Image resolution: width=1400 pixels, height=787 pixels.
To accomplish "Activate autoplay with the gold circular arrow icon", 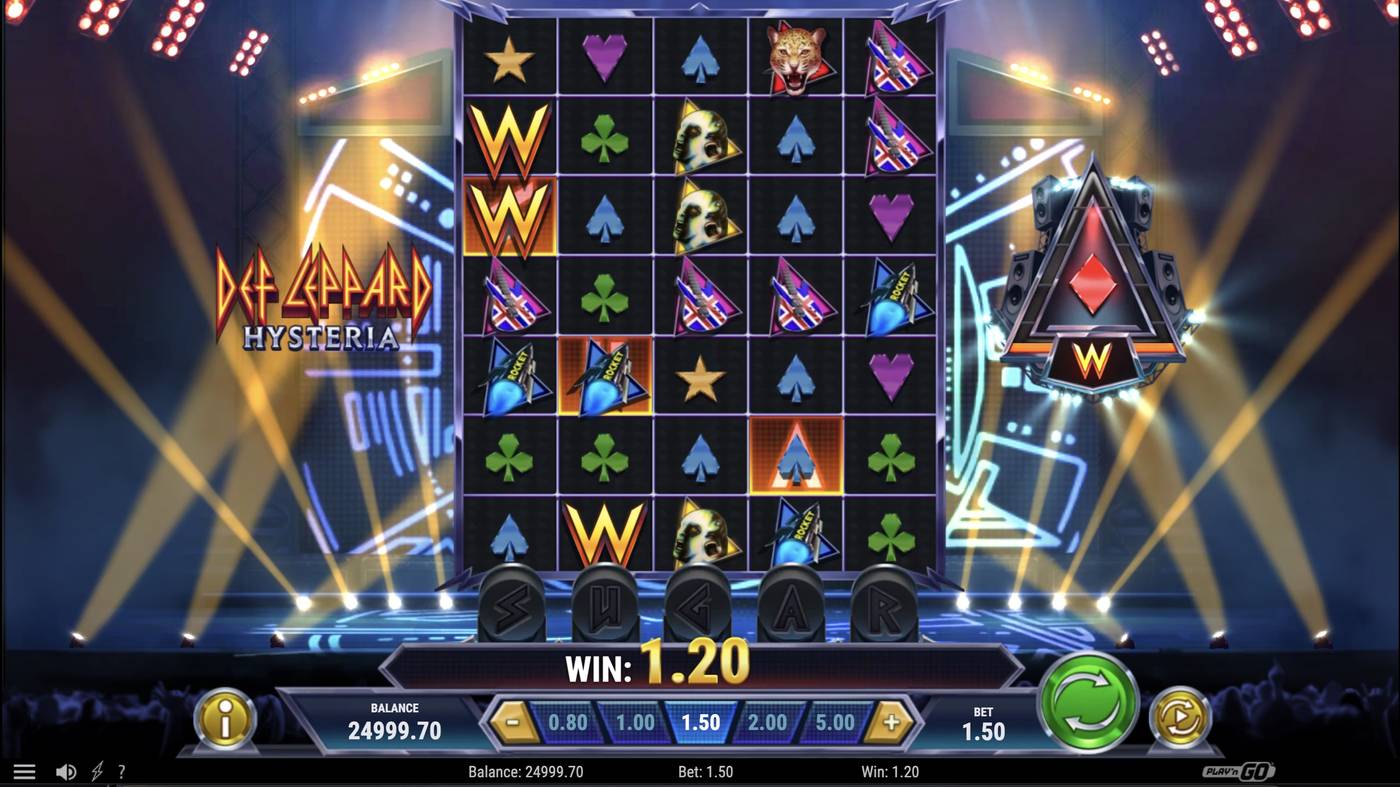I will (x=1178, y=719).
